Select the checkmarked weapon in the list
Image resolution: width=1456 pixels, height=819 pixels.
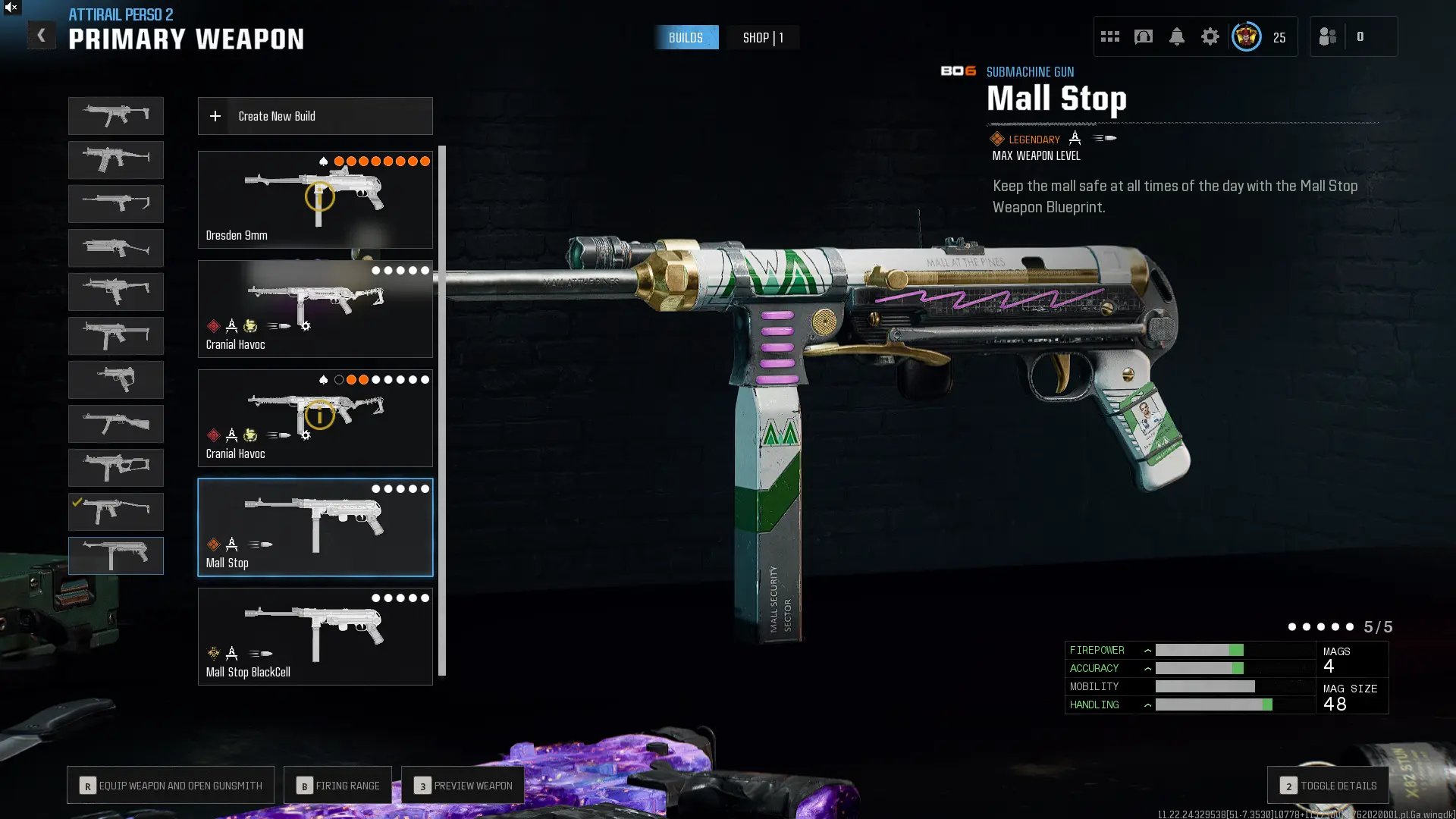point(115,512)
